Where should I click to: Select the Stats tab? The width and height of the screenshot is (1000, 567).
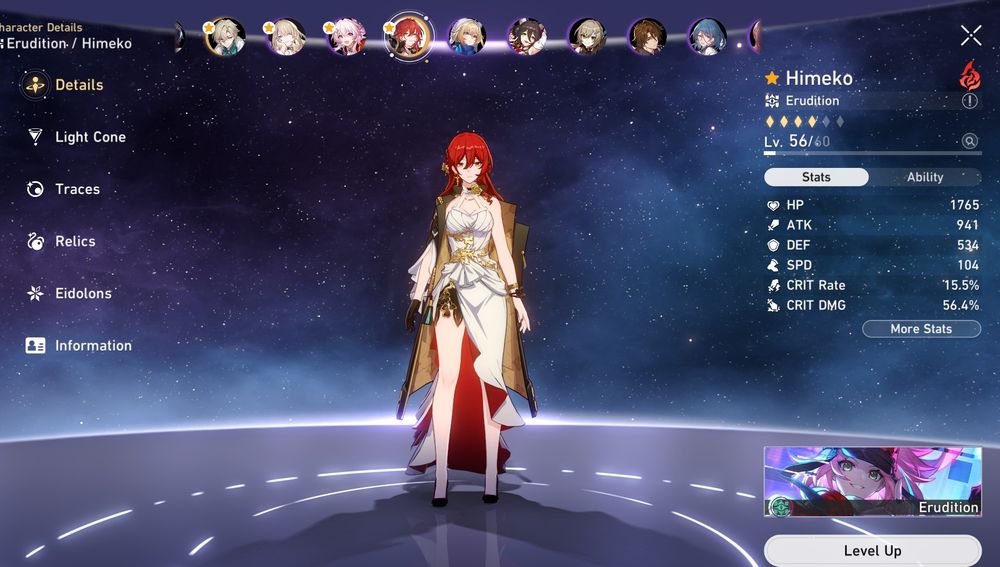(x=816, y=177)
